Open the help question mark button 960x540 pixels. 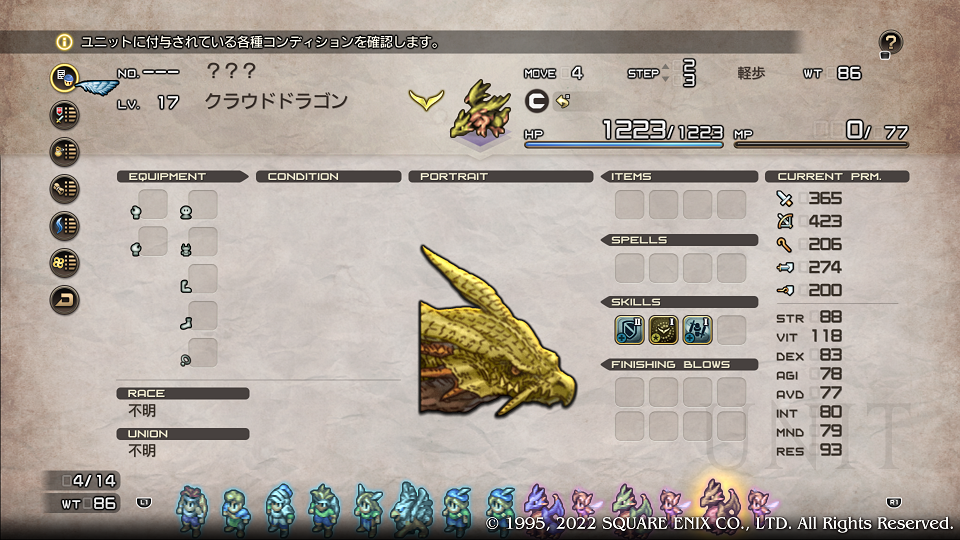coord(890,43)
